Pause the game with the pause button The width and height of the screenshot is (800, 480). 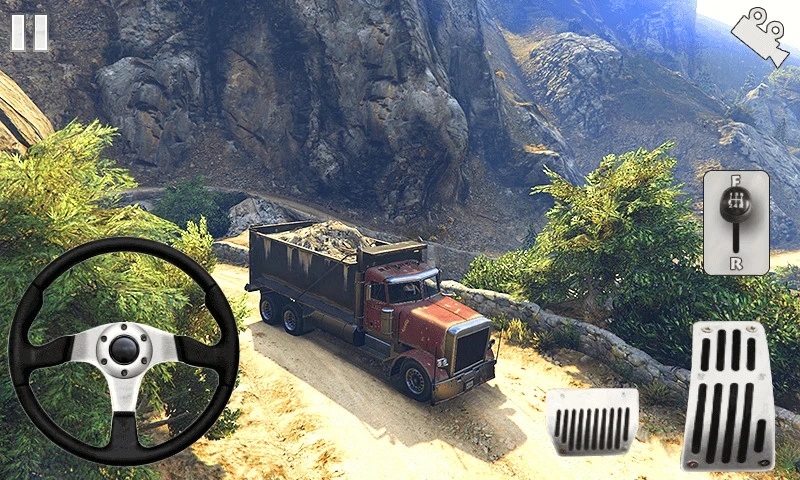click(29, 32)
